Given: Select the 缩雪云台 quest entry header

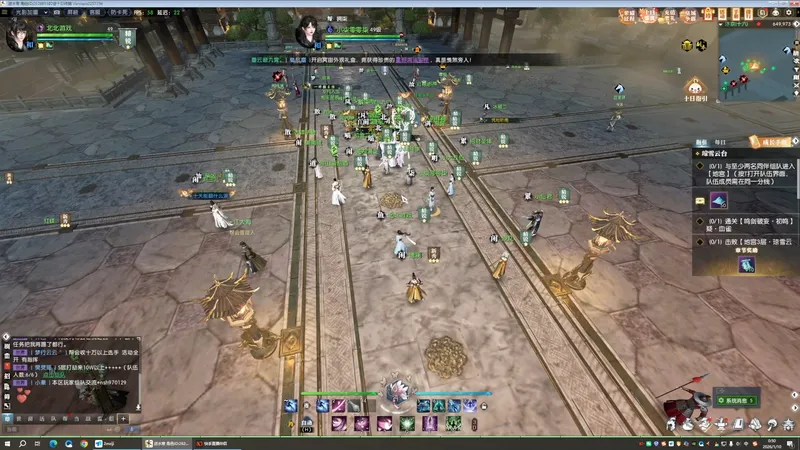Looking at the screenshot, I should [x=722, y=155].
